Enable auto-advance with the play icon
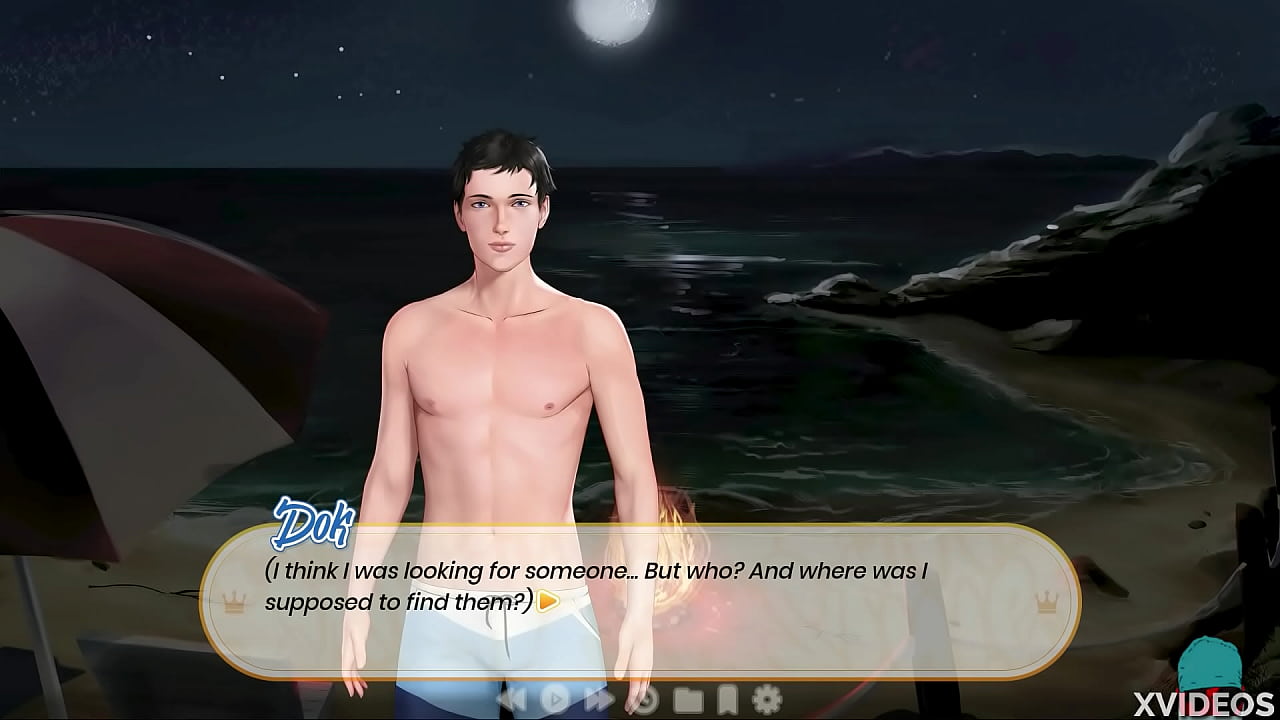This screenshot has height=720, width=1280. coord(555,700)
